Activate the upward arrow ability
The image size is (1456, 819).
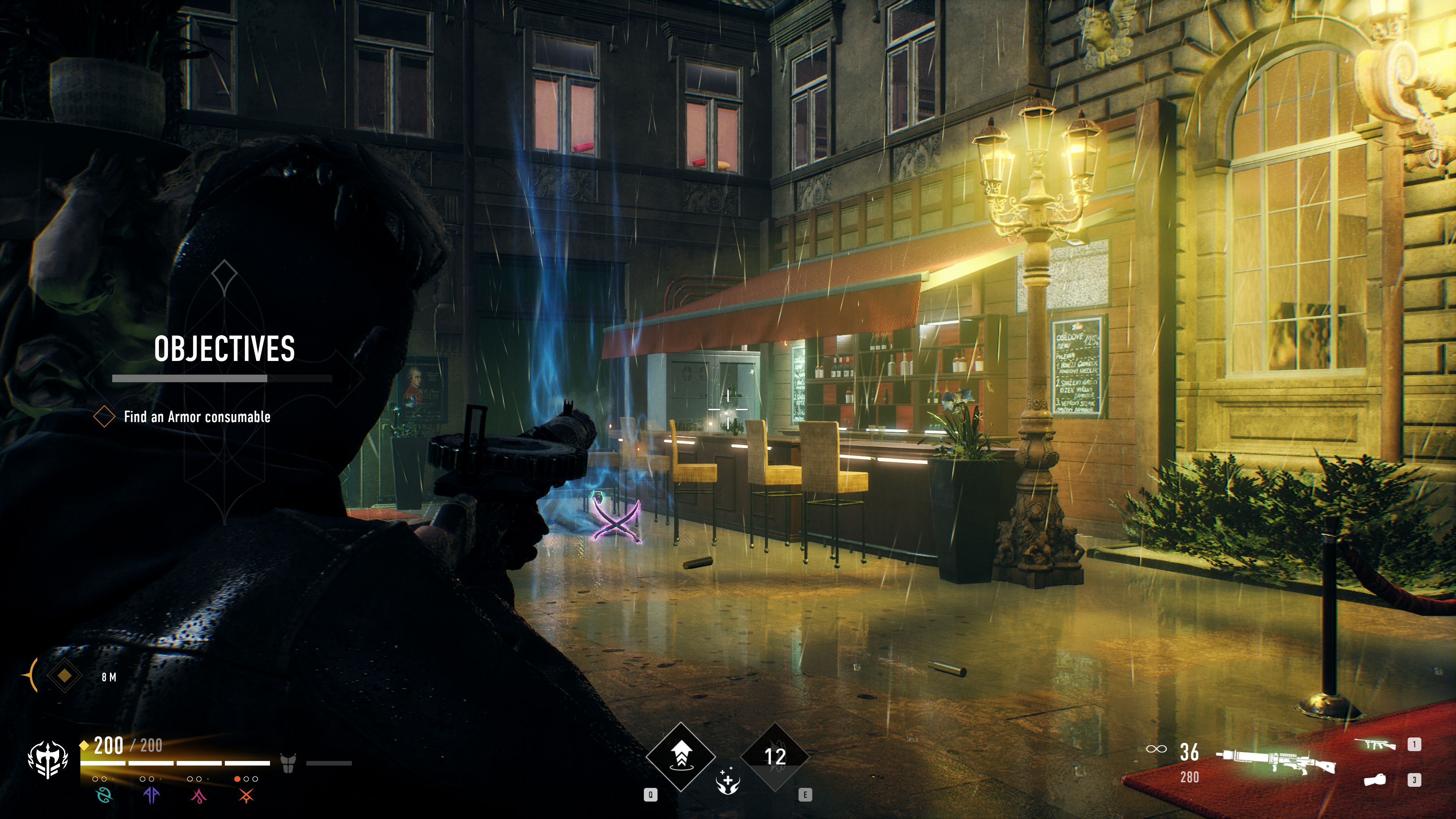point(681,756)
